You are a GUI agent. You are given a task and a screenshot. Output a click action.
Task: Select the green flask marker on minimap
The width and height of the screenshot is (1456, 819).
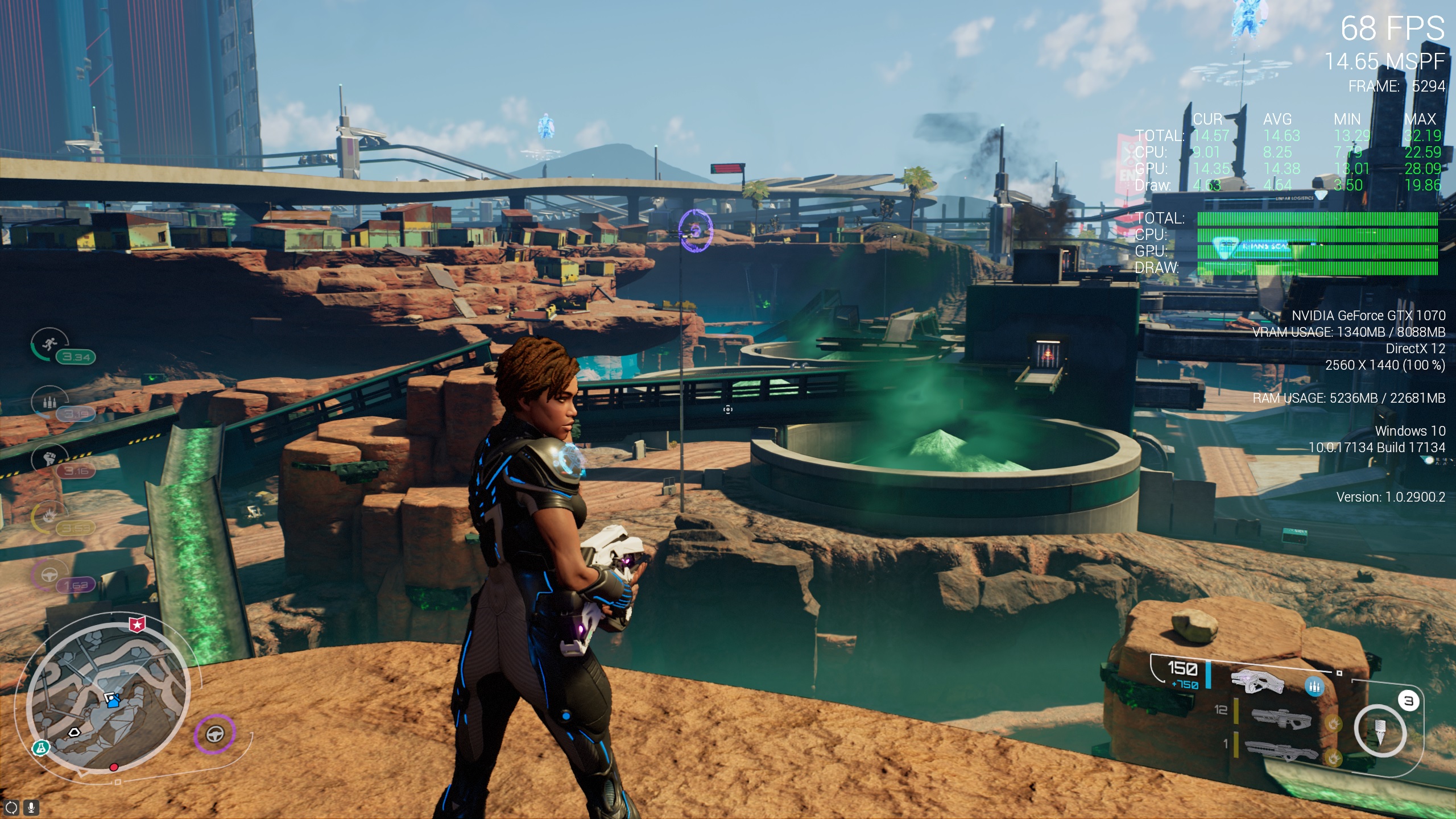[40, 748]
